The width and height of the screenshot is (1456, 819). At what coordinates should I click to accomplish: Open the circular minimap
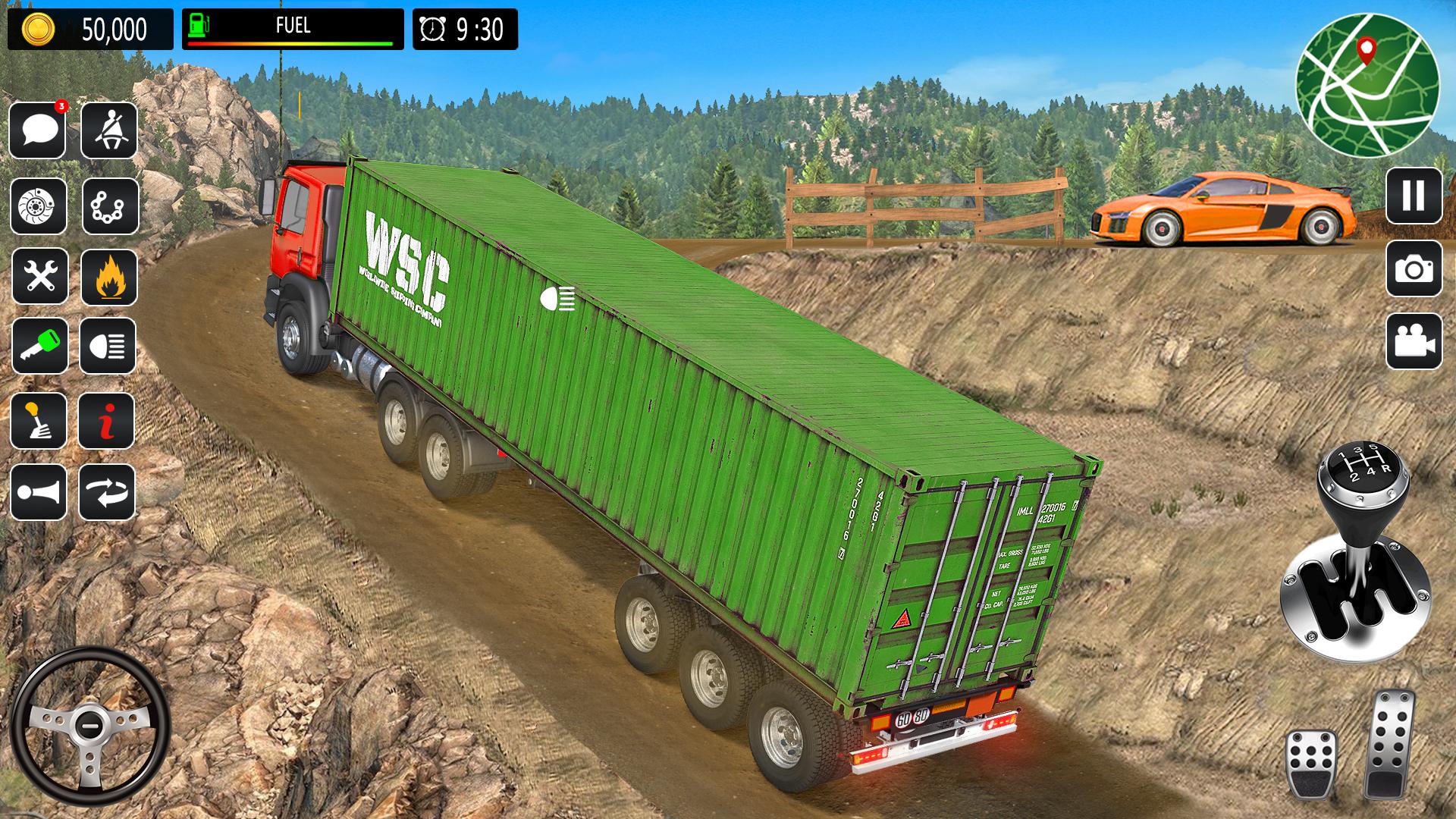[x=1367, y=84]
